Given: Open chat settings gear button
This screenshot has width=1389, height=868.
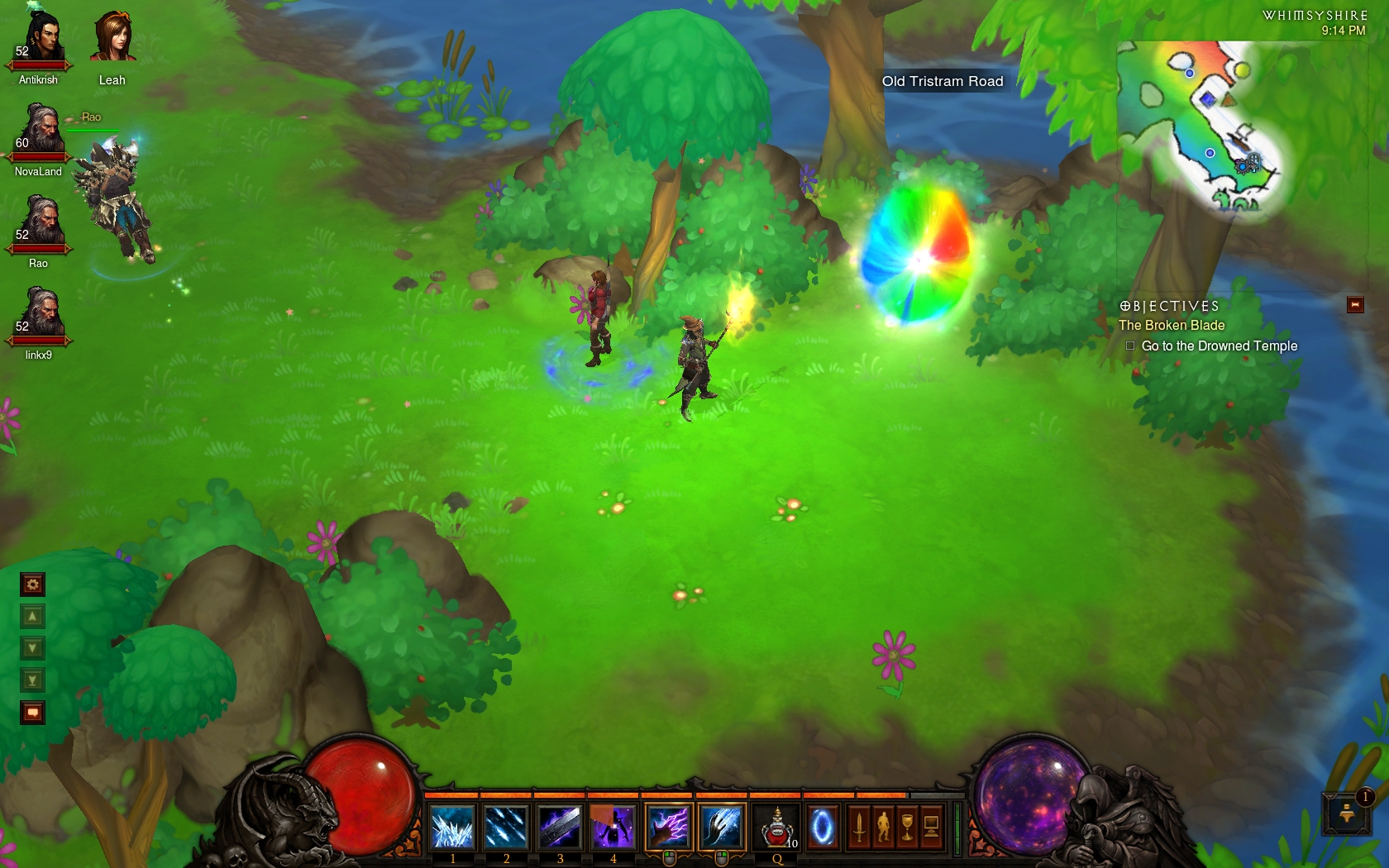Looking at the screenshot, I should 32,585.
